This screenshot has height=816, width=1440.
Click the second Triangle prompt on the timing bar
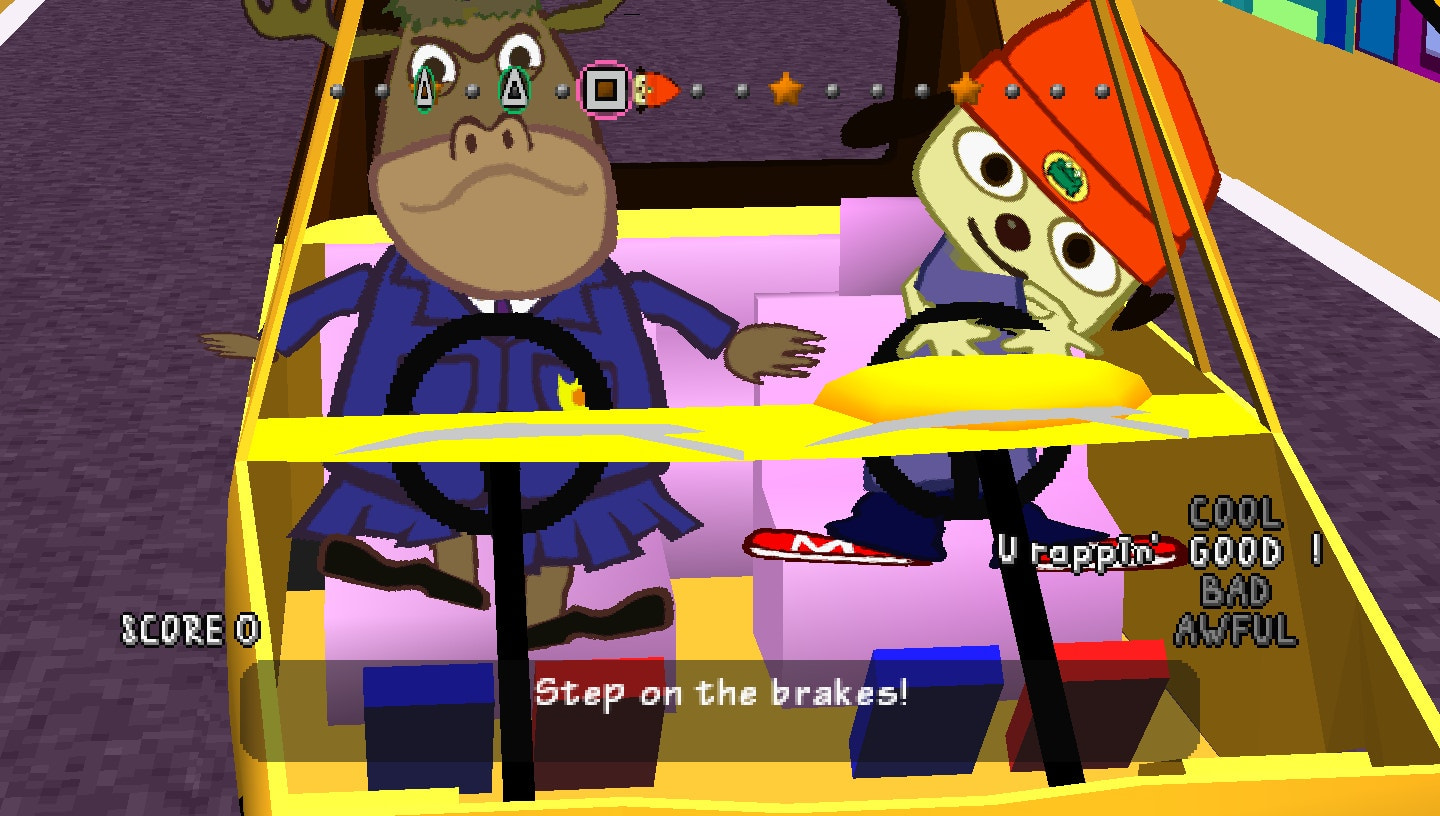513,88
